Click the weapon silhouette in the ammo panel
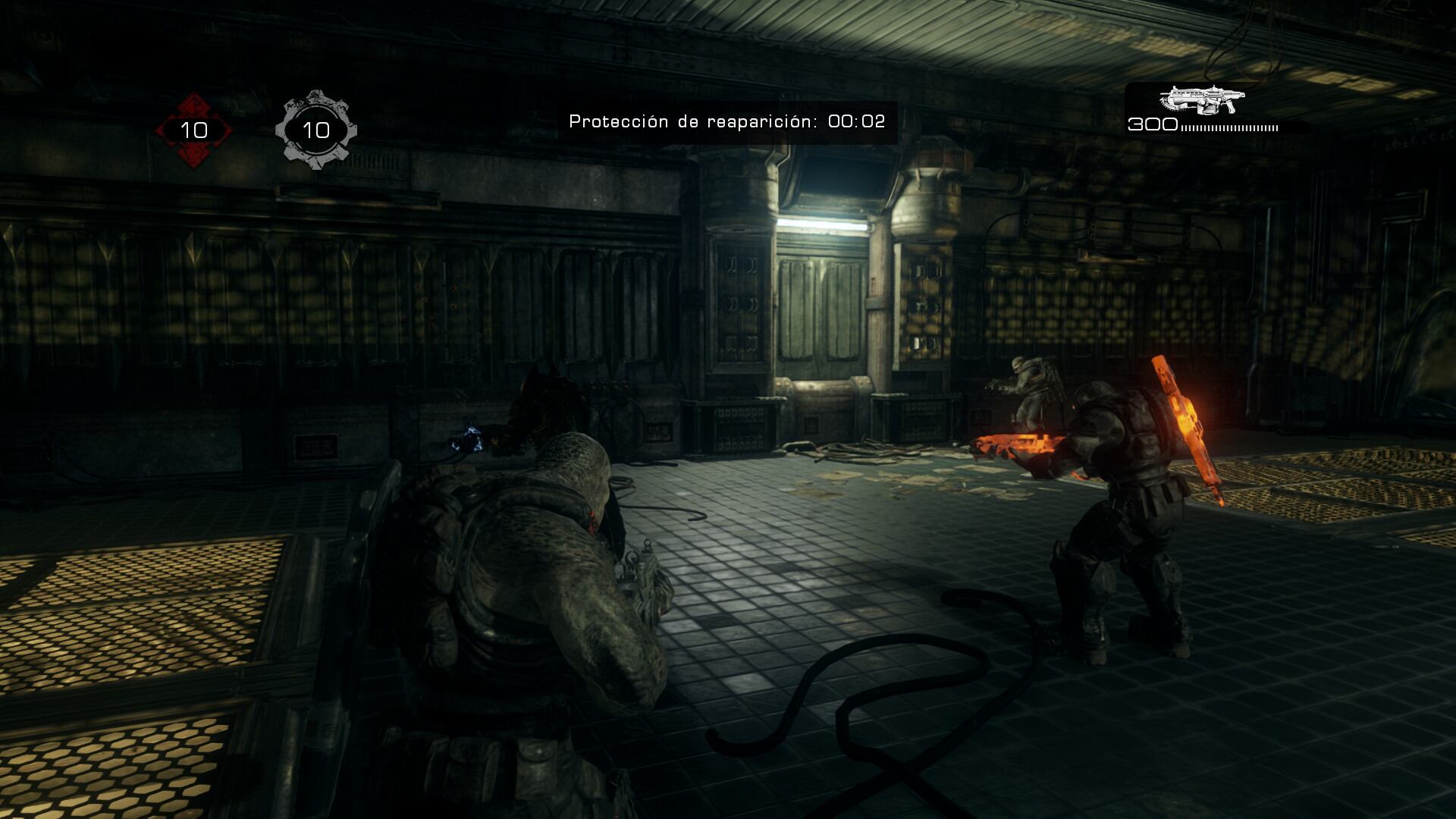This screenshot has width=1456, height=819. click(x=1202, y=99)
